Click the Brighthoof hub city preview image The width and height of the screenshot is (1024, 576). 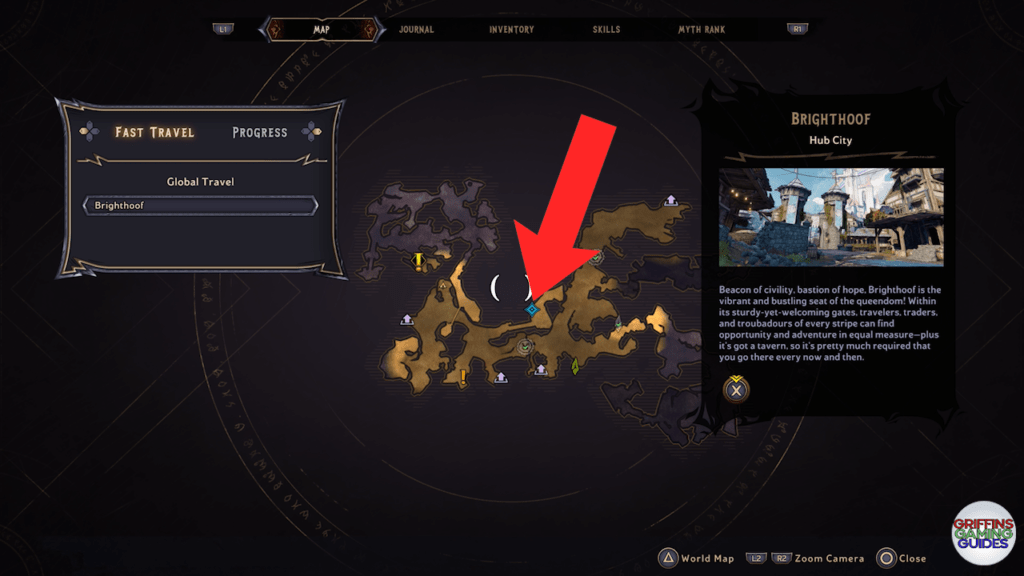tap(831, 217)
